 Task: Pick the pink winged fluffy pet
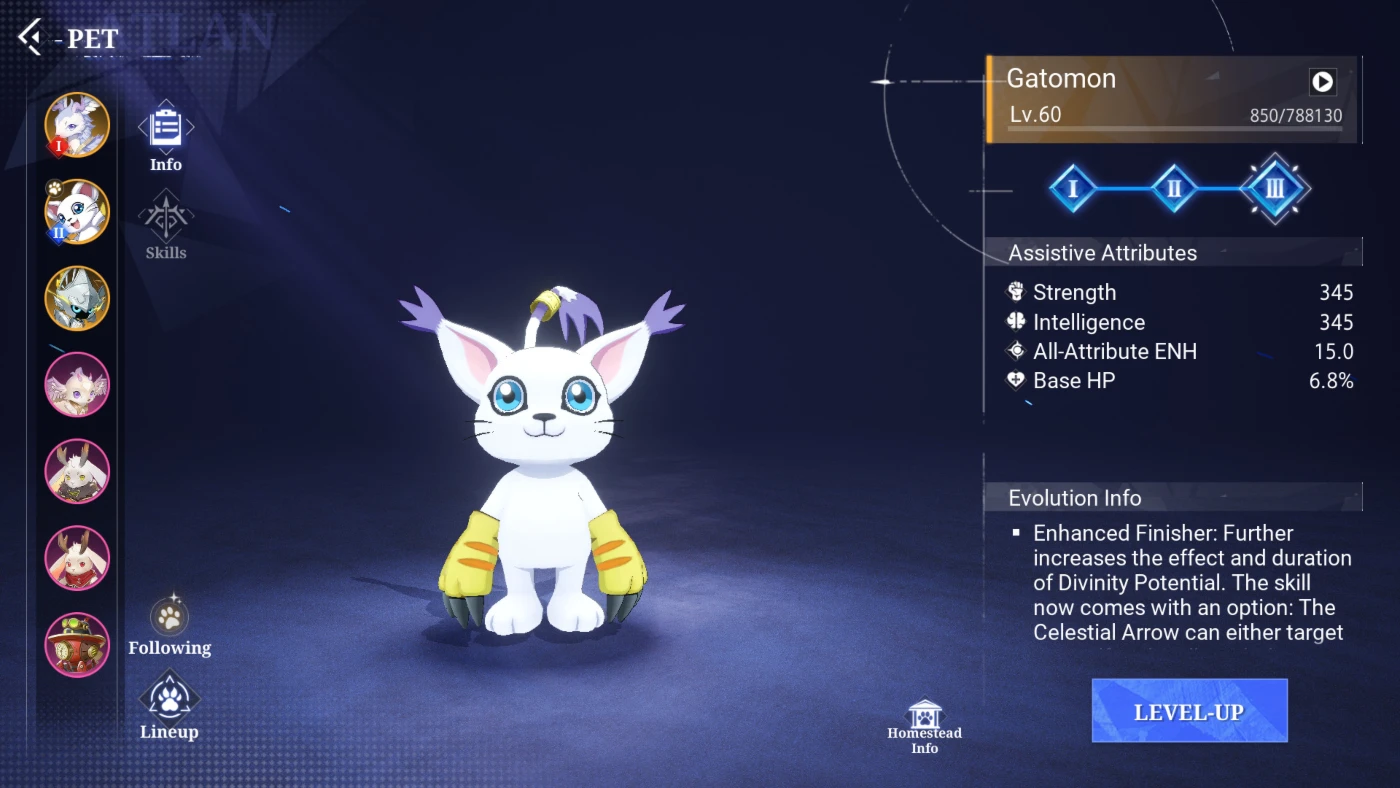point(77,385)
